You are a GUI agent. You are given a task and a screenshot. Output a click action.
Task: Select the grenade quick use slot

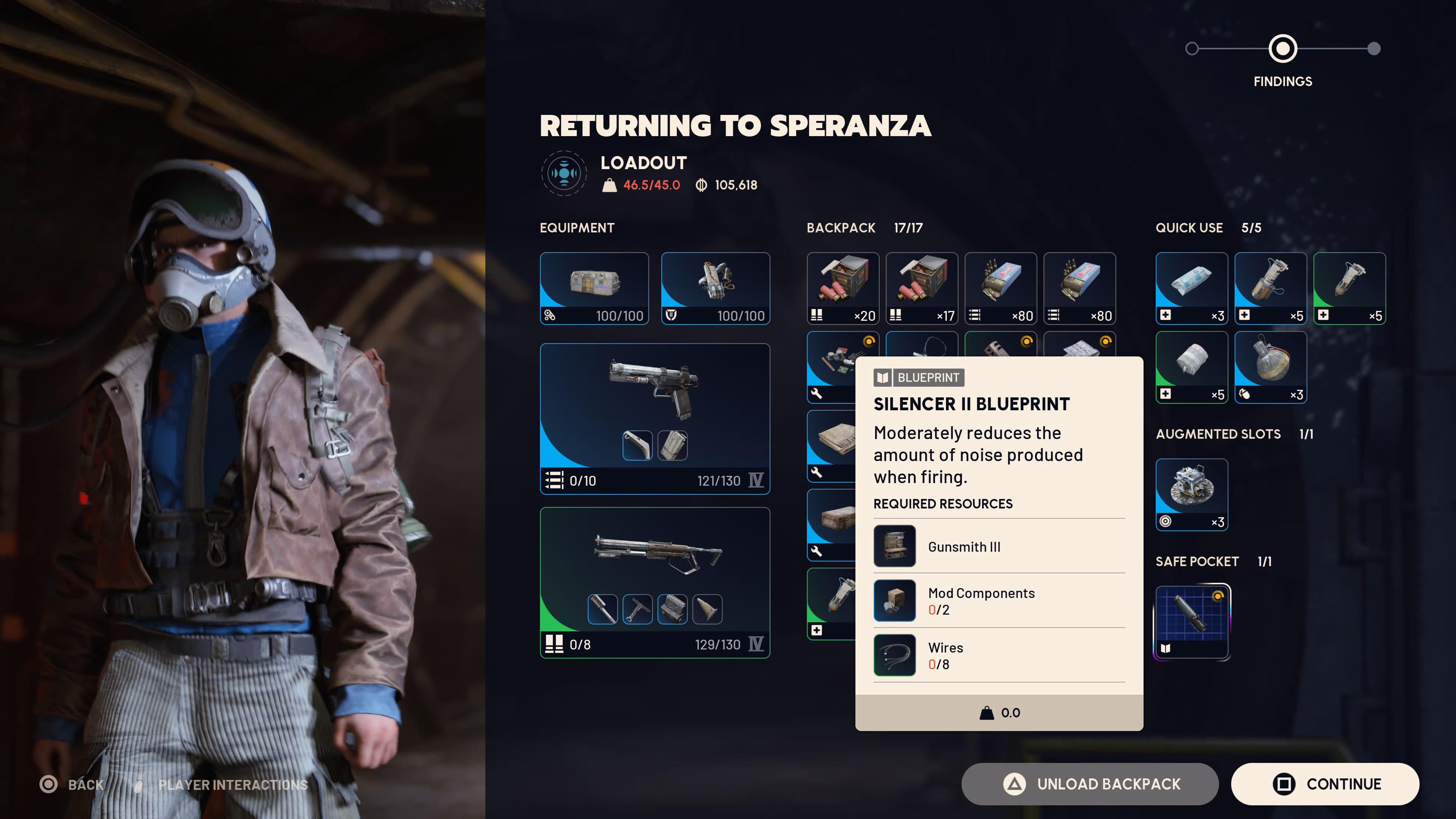point(1270,367)
